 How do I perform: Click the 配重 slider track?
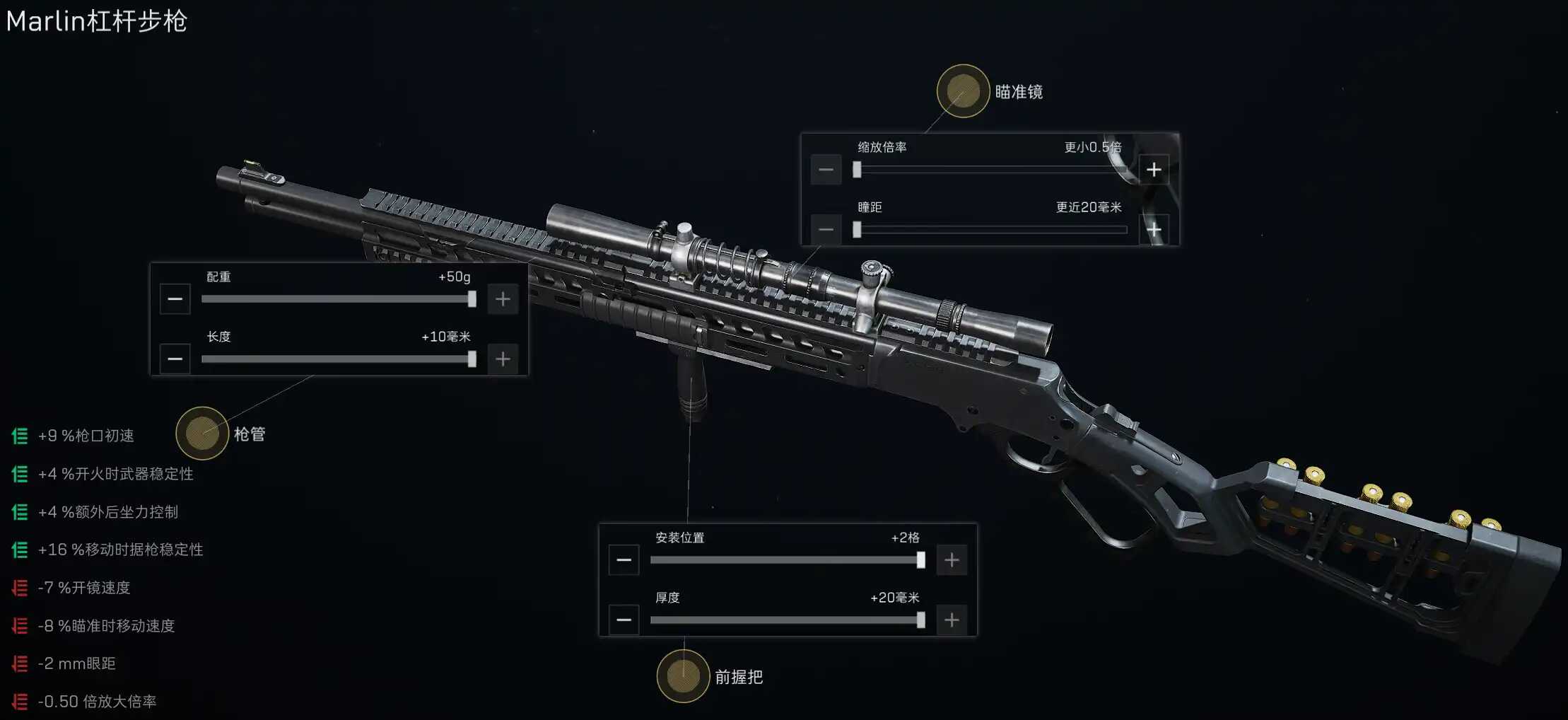(x=337, y=299)
